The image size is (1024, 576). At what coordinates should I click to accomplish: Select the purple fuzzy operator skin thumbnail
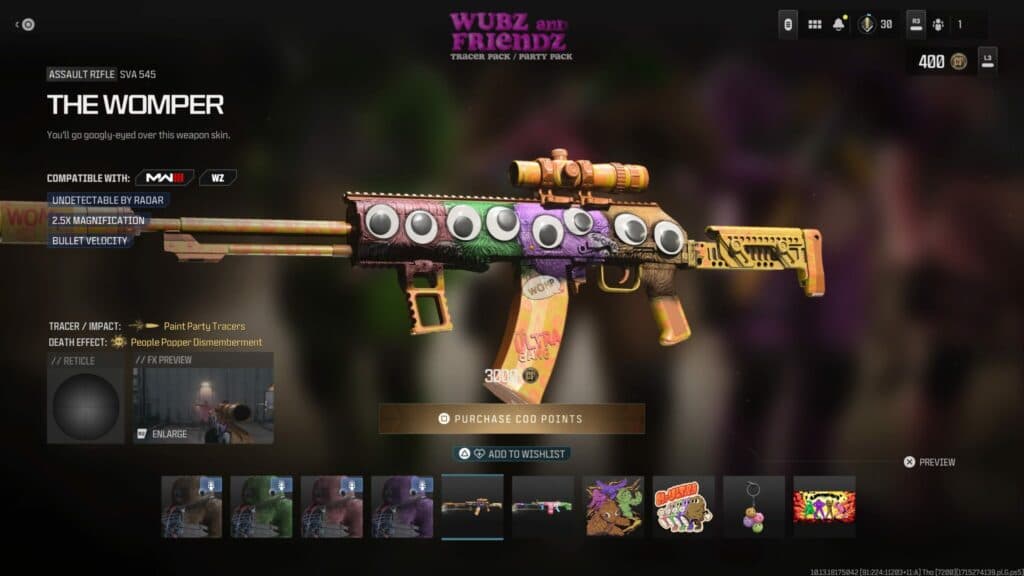tap(402, 506)
